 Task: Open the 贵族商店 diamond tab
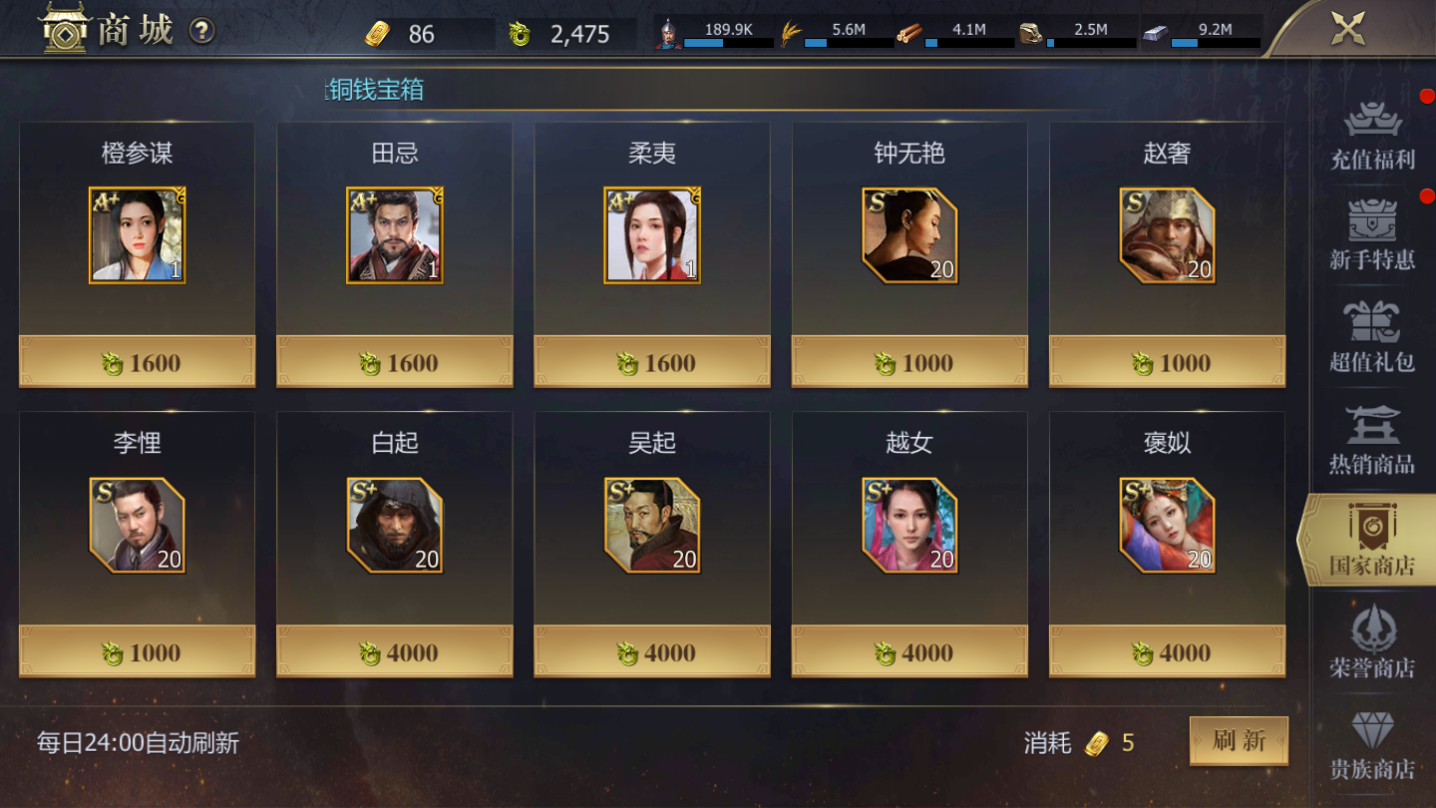(x=1372, y=745)
